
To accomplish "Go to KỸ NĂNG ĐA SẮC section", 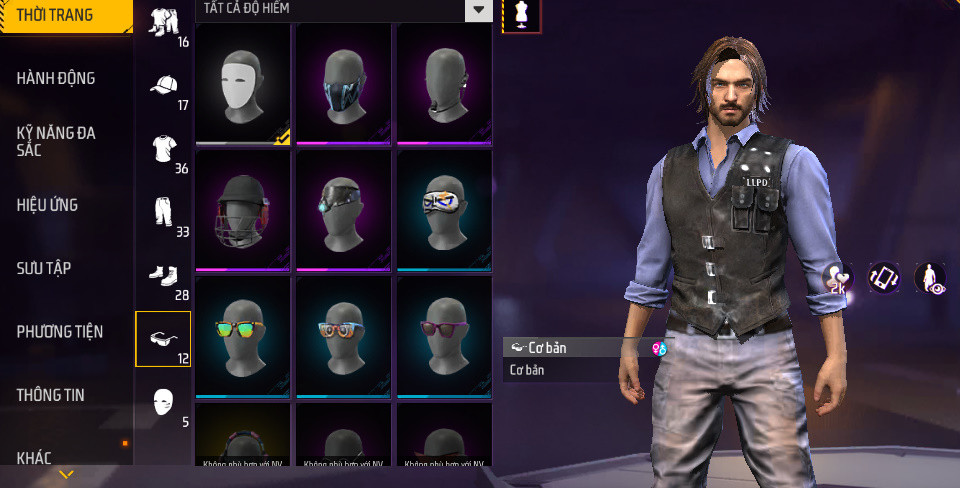I will [56, 140].
